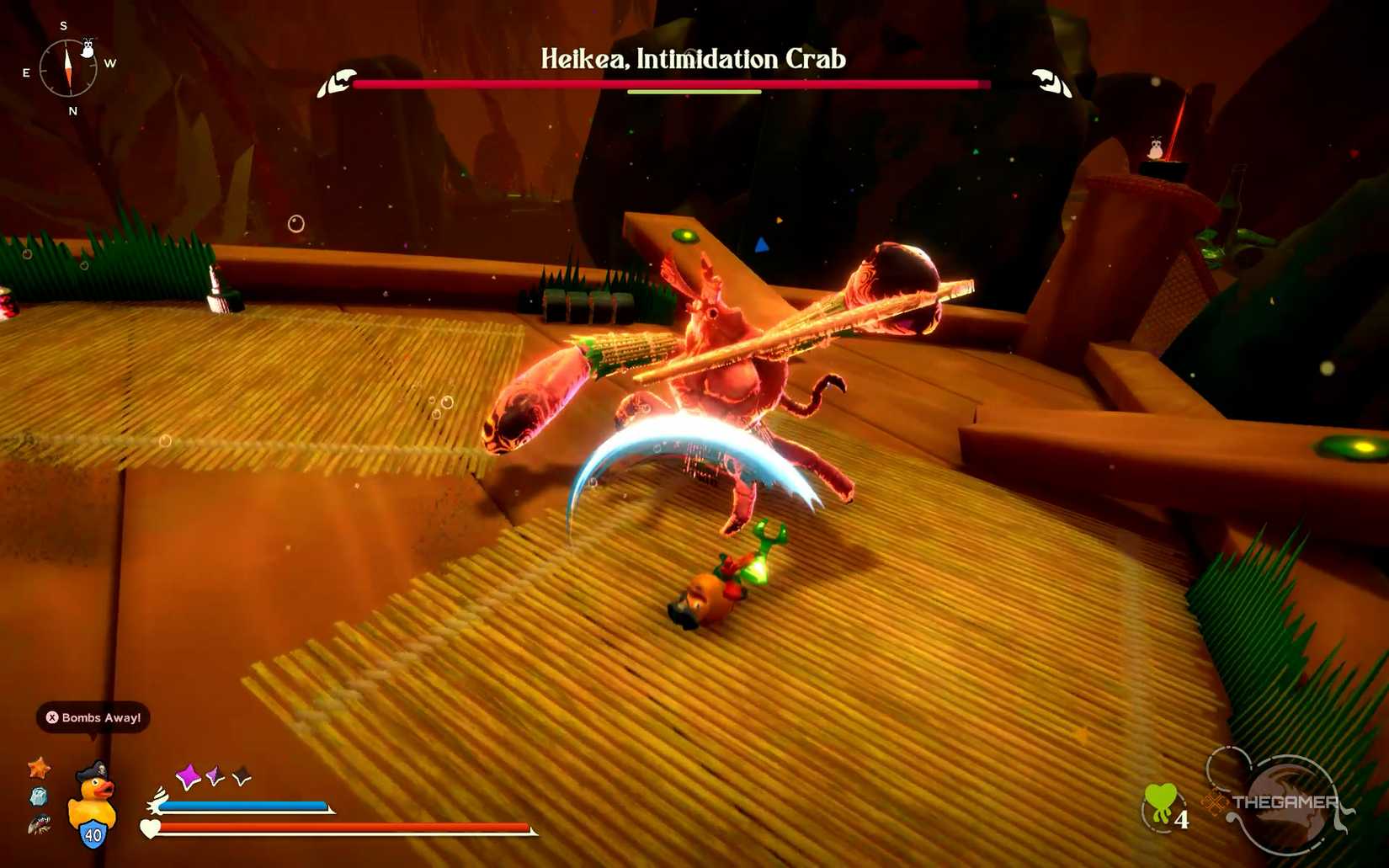Open the shield badge showing 40
Viewport: 1389px width, 868px height.
(93, 835)
